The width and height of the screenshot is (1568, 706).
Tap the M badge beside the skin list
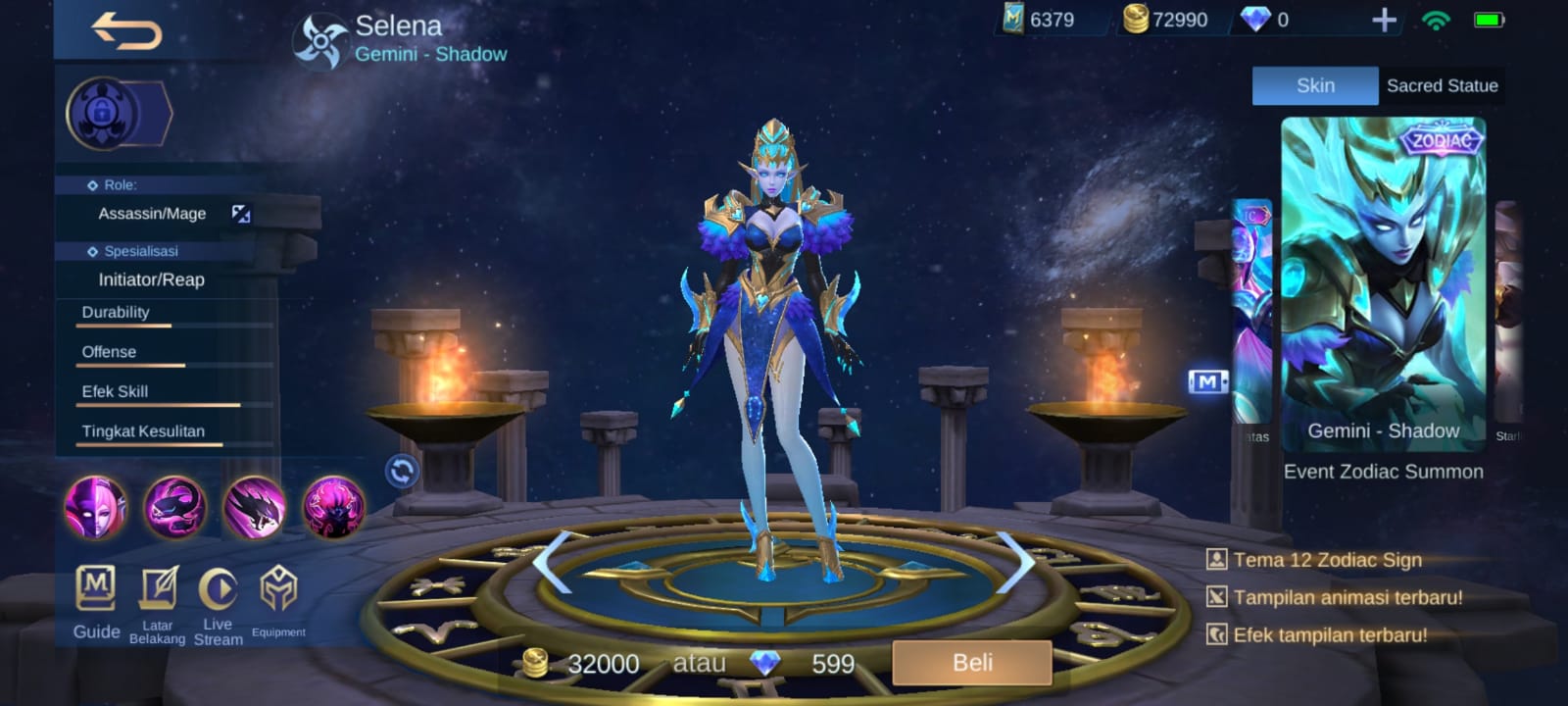tap(1210, 382)
